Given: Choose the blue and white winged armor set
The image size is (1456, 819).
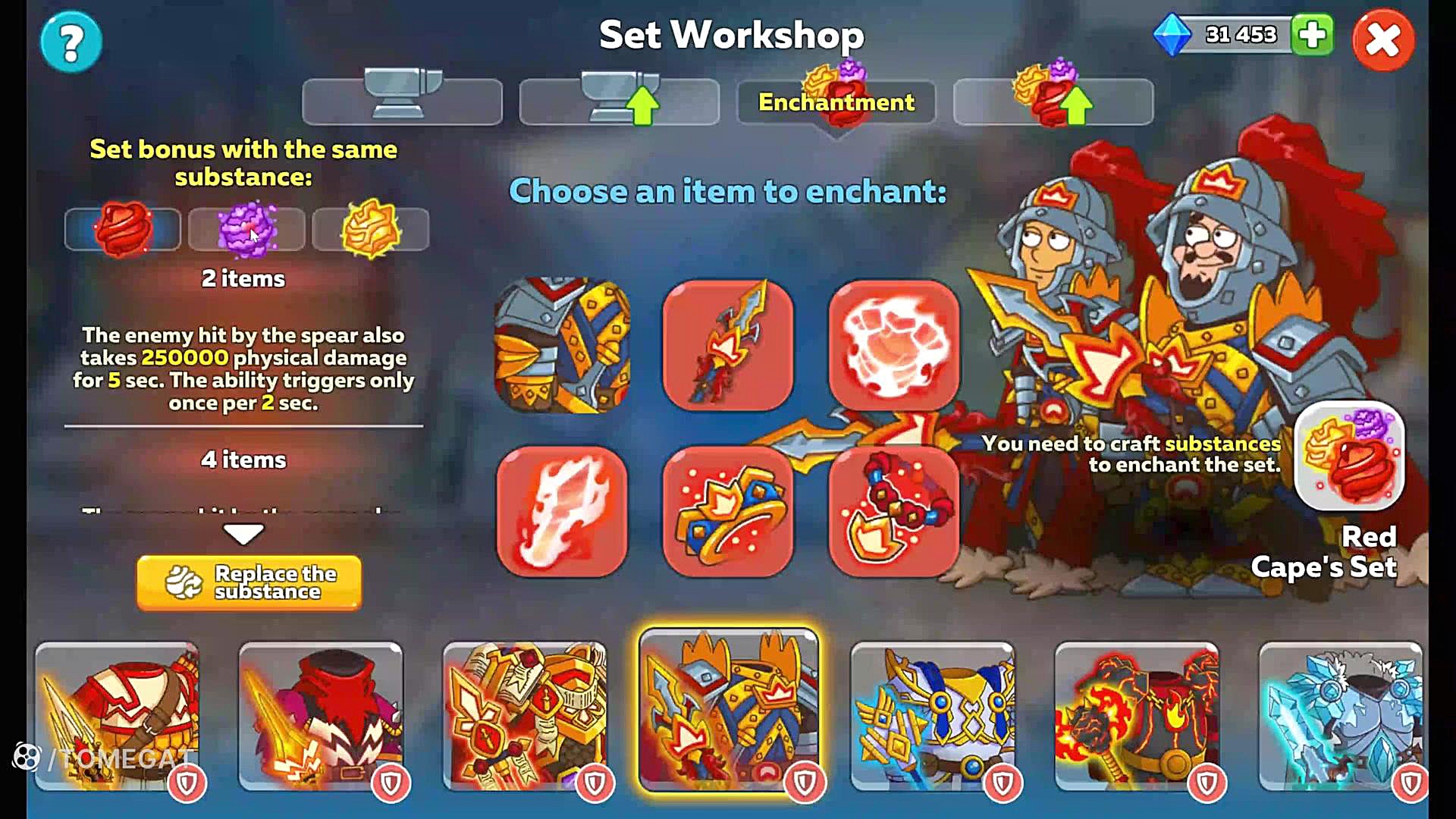Looking at the screenshot, I should click(x=932, y=717).
